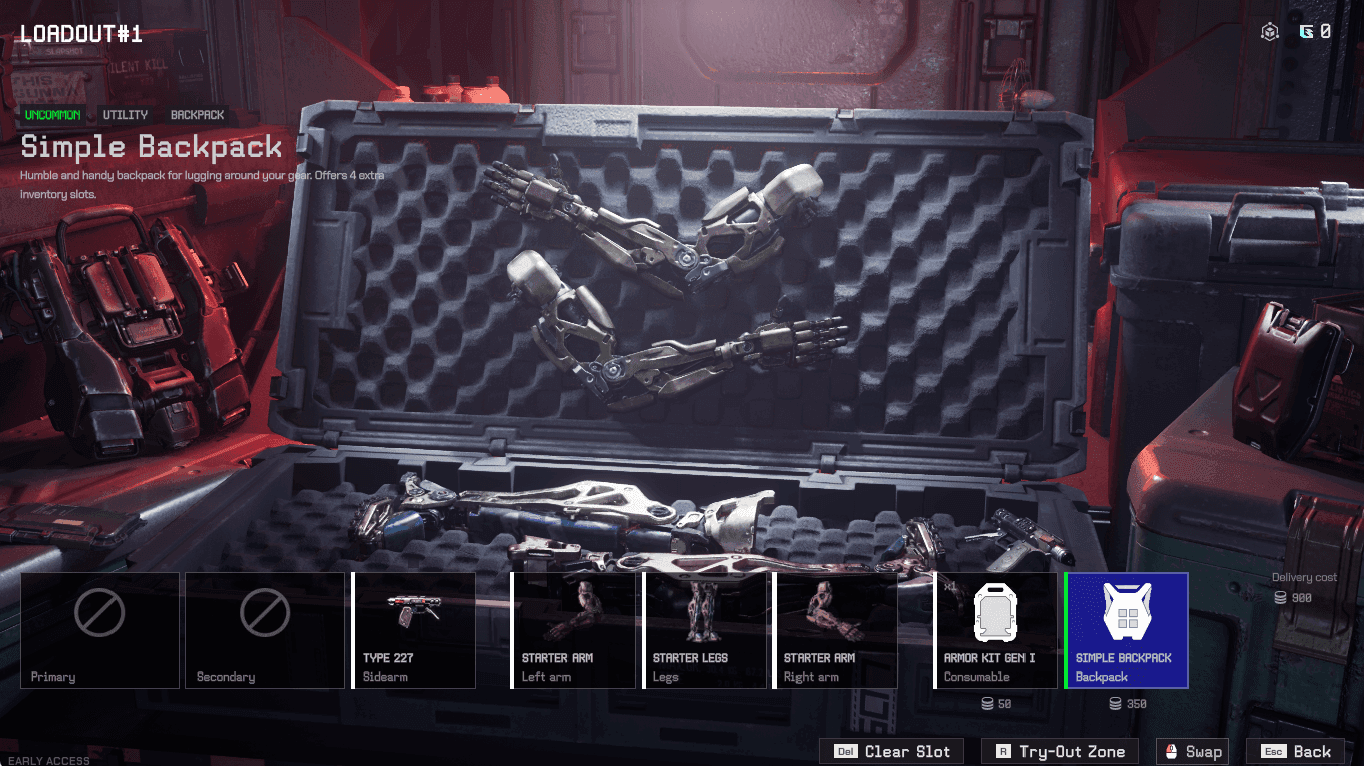Screen dimensions: 1364x766
Task: Go back with the Back button
Action: (x=1298, y=752)
